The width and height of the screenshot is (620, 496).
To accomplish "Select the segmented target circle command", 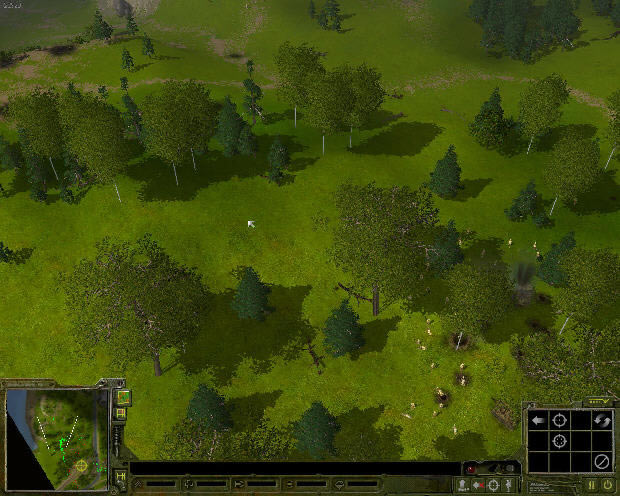I will 559,440.
